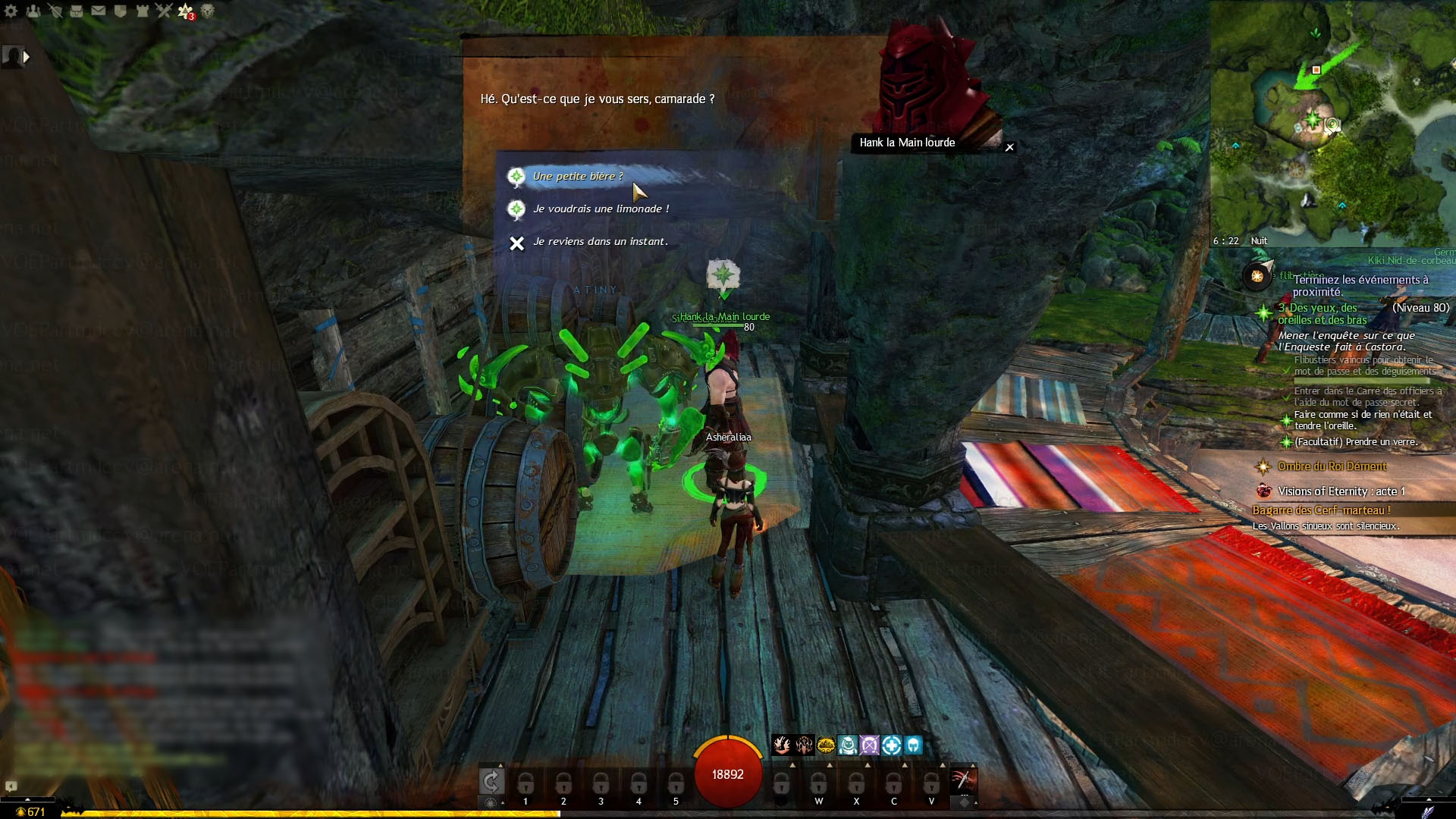
Task: Open the "Ombre du Roi Dément" tracker entry
Action: pyautogui.click(x=1332, y=466)
